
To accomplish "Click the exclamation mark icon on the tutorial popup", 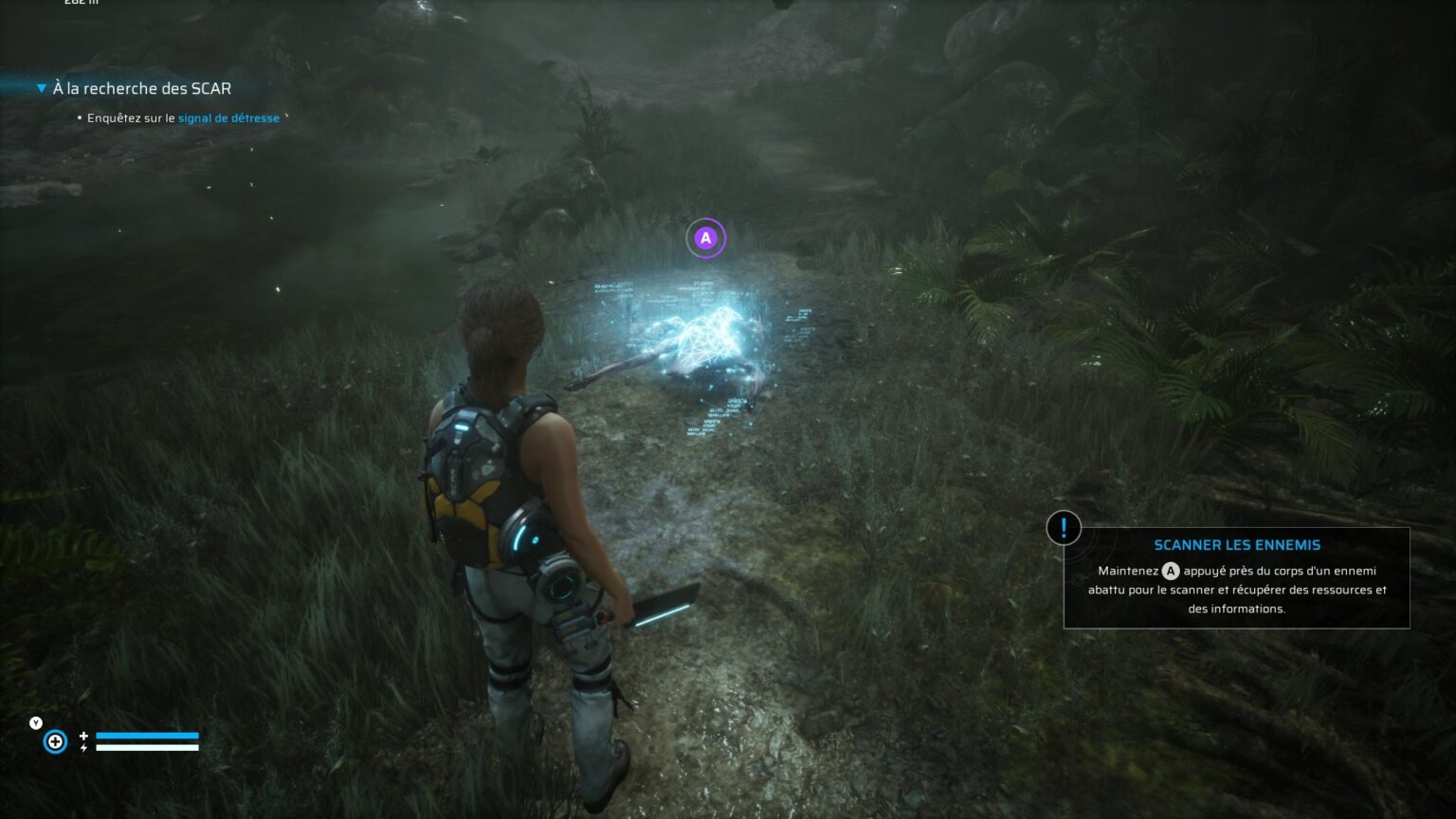I will point(1064,529).
